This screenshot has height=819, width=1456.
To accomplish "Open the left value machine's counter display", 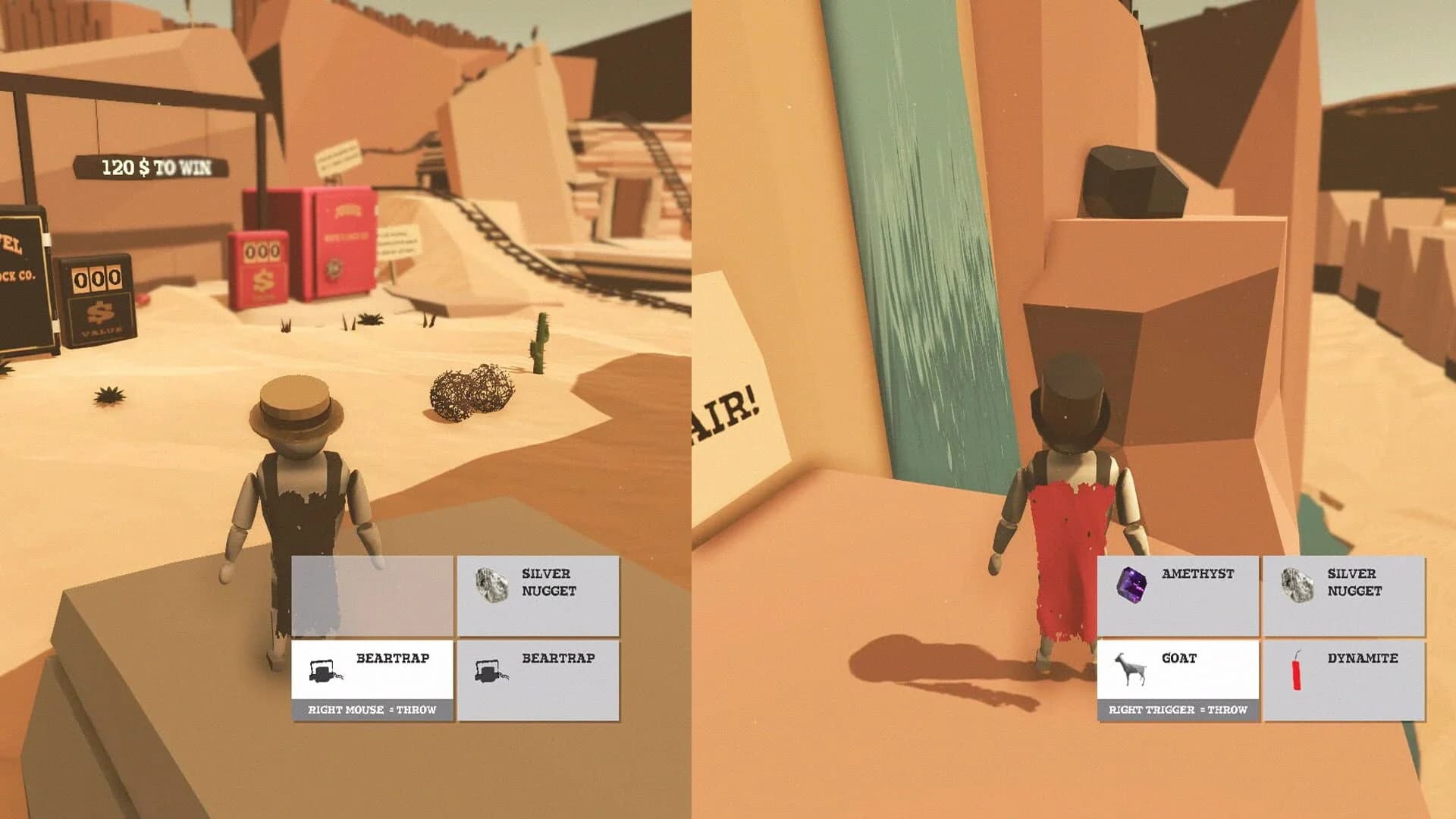I will (96, 278).
